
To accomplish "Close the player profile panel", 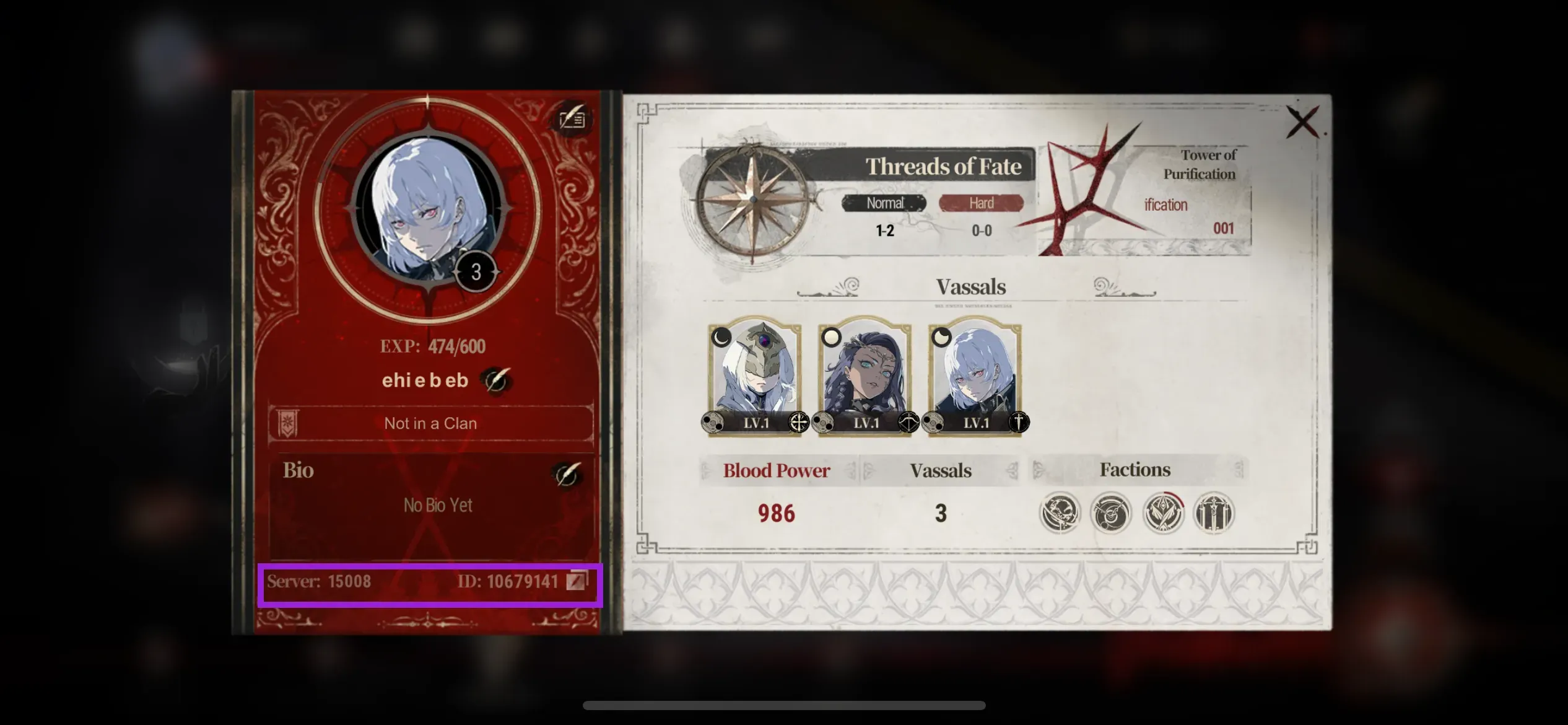I will [1302, 123].
